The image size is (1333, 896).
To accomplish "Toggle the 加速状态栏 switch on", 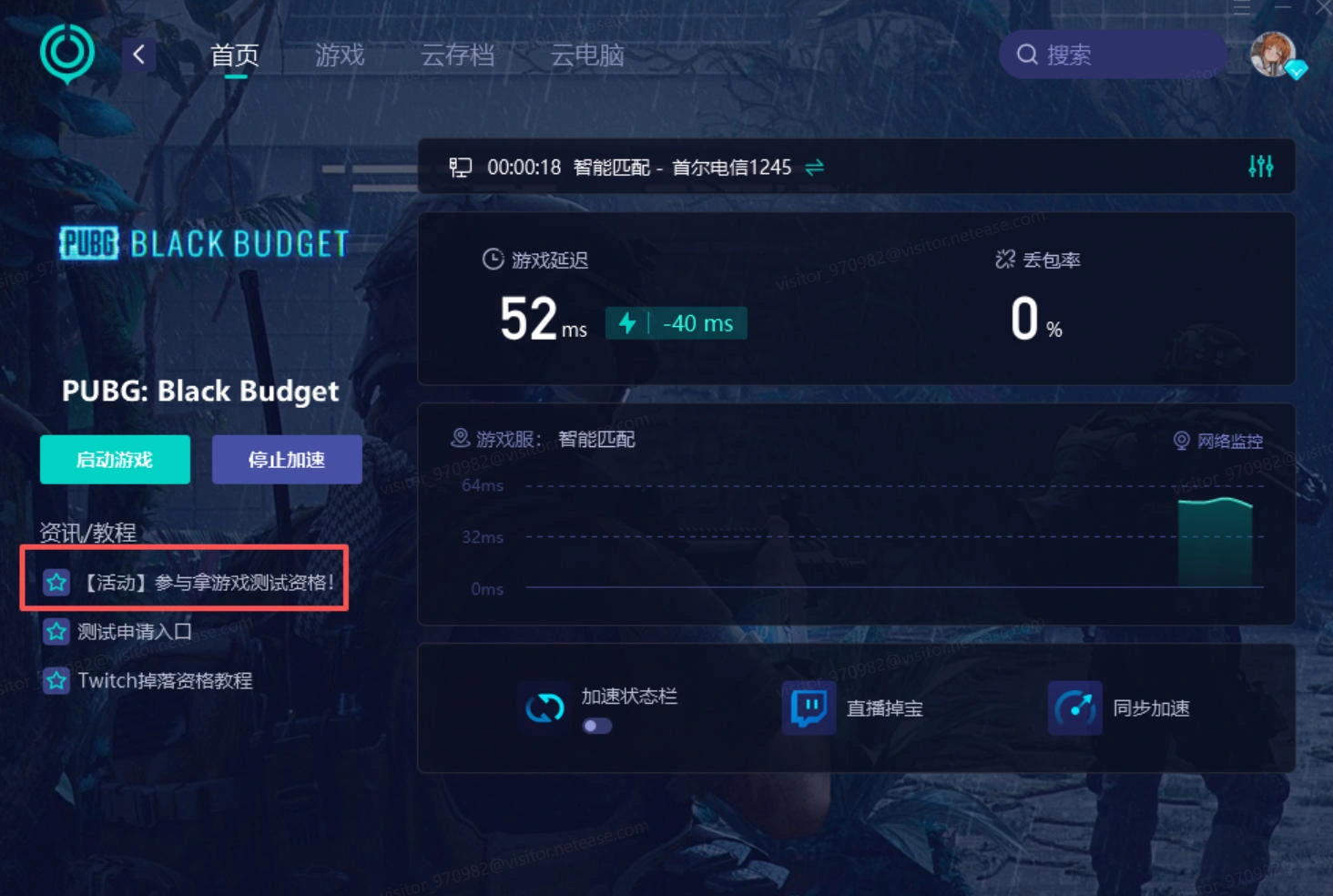I will (x=596, y=725).
